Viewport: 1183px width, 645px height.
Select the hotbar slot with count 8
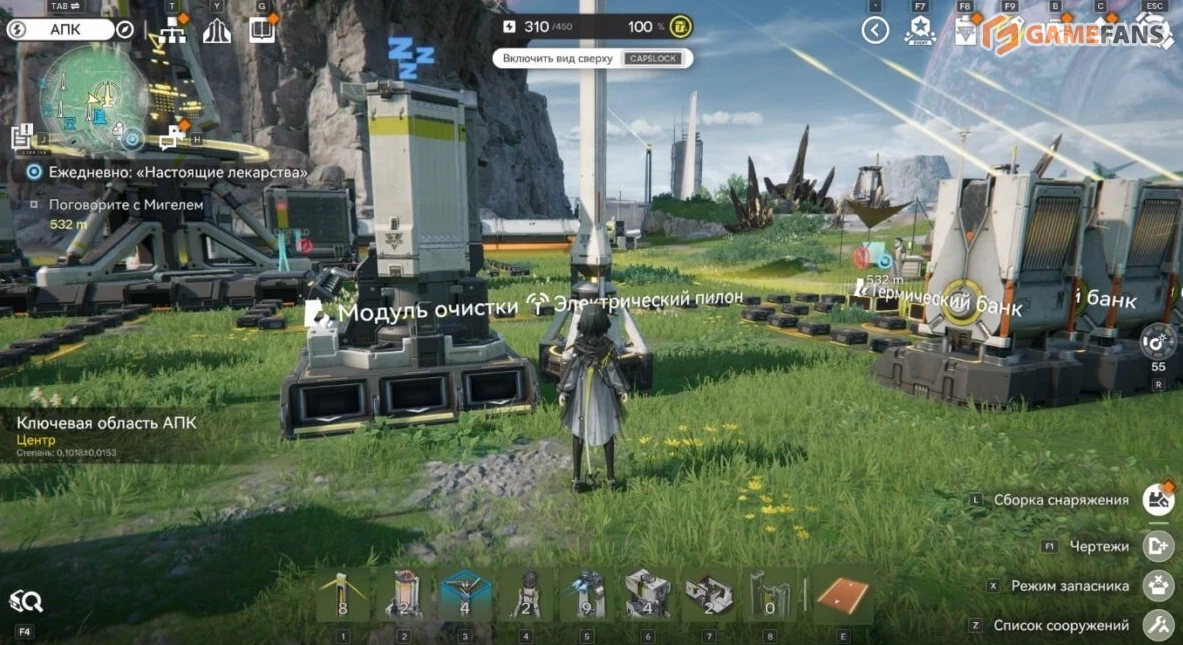pos(343,596)
